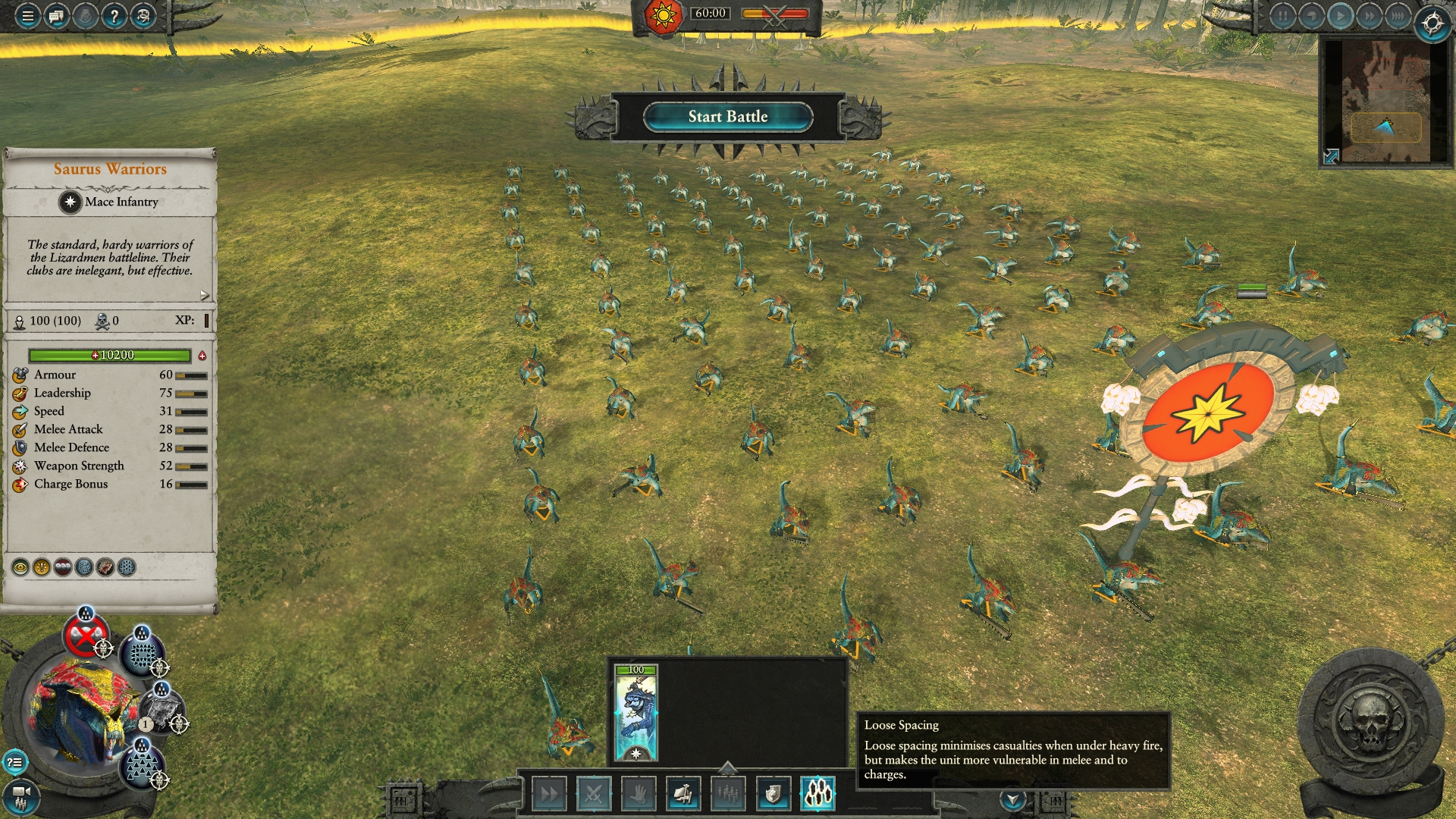Toggle the shield guard mode button
The image size is (1456, 819).
coord(773,794)
